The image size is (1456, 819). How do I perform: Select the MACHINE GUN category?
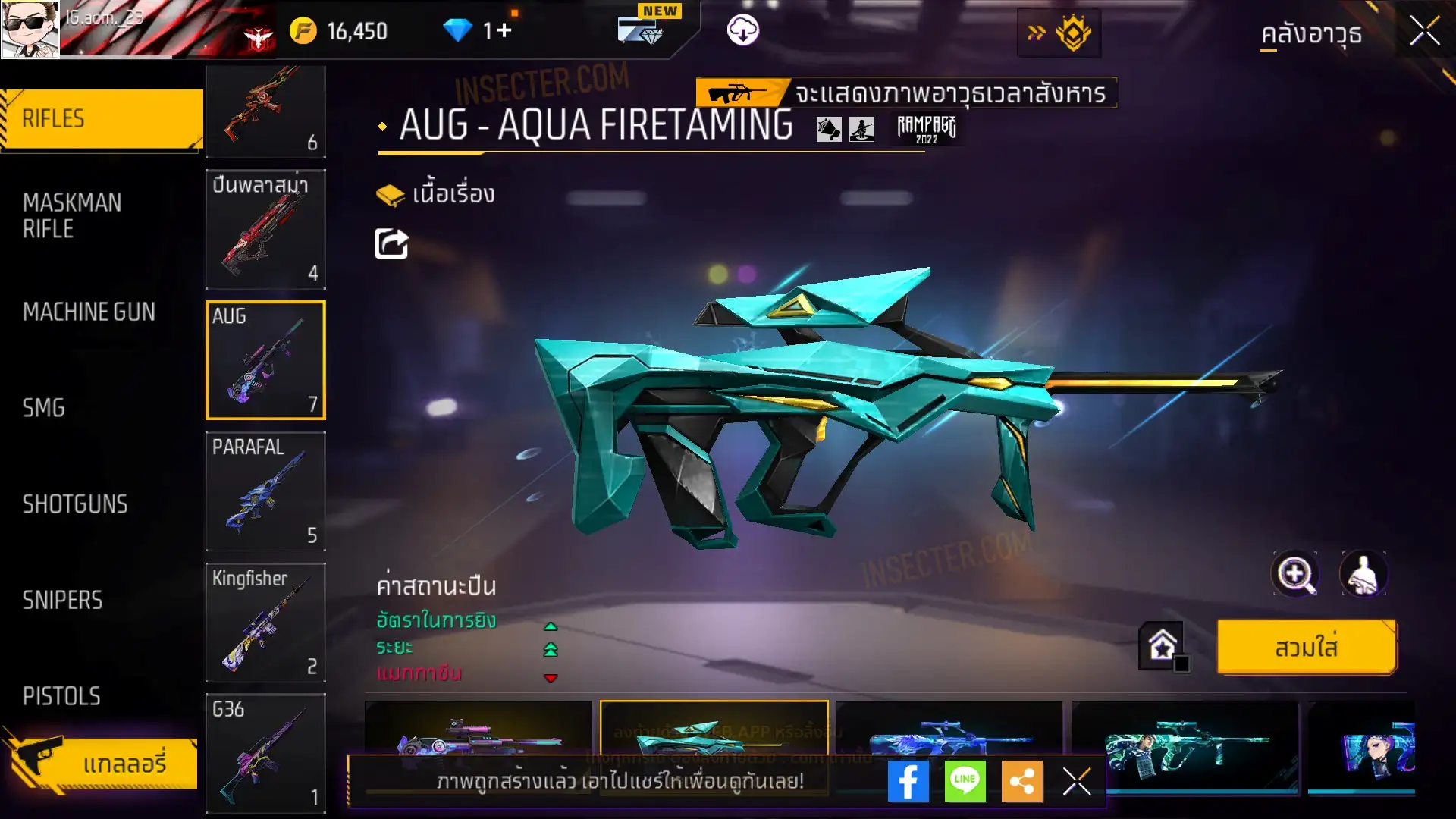point(89,312)
